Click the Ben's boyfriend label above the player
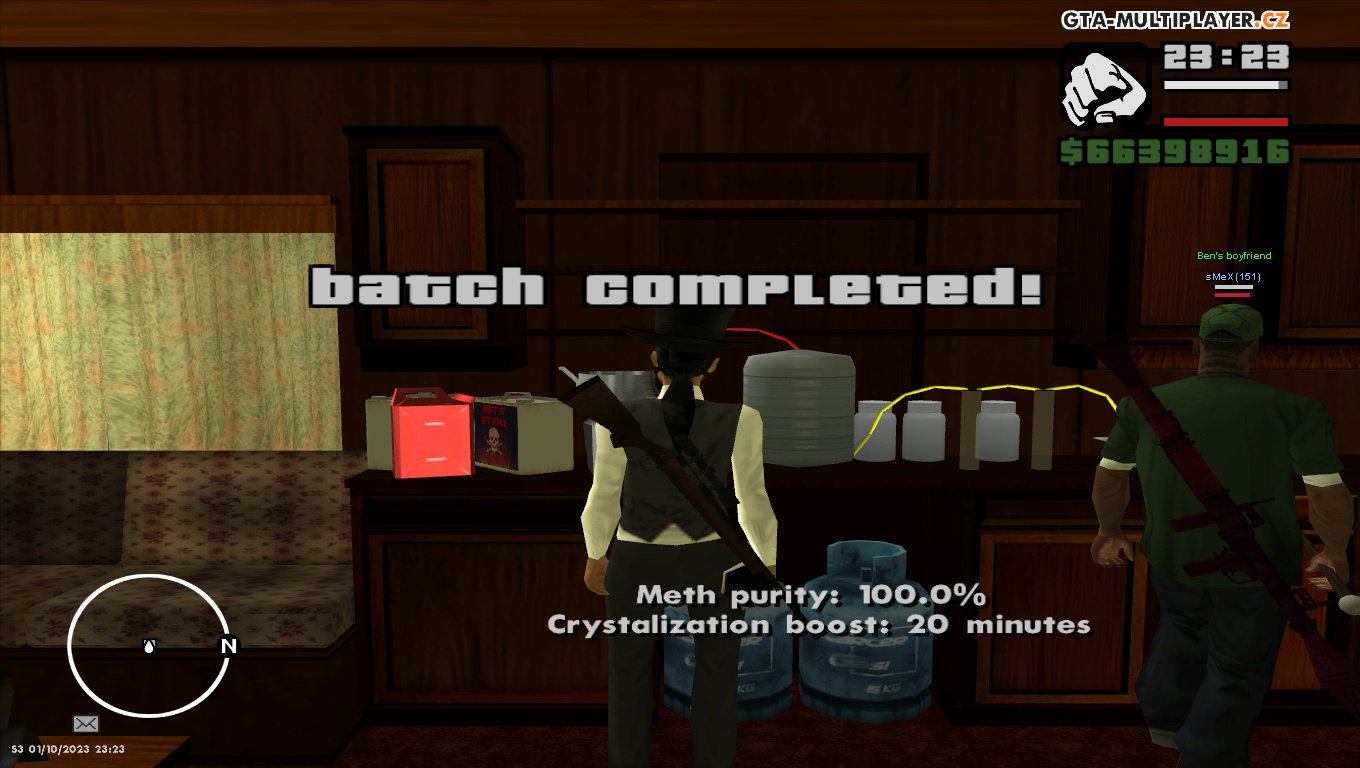The image size is (1360, 768). coord(1233,256)
